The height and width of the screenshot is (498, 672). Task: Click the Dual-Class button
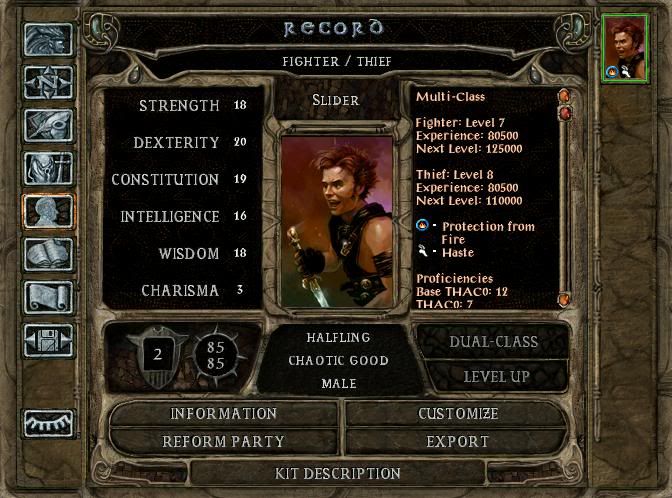pos(493,342)
